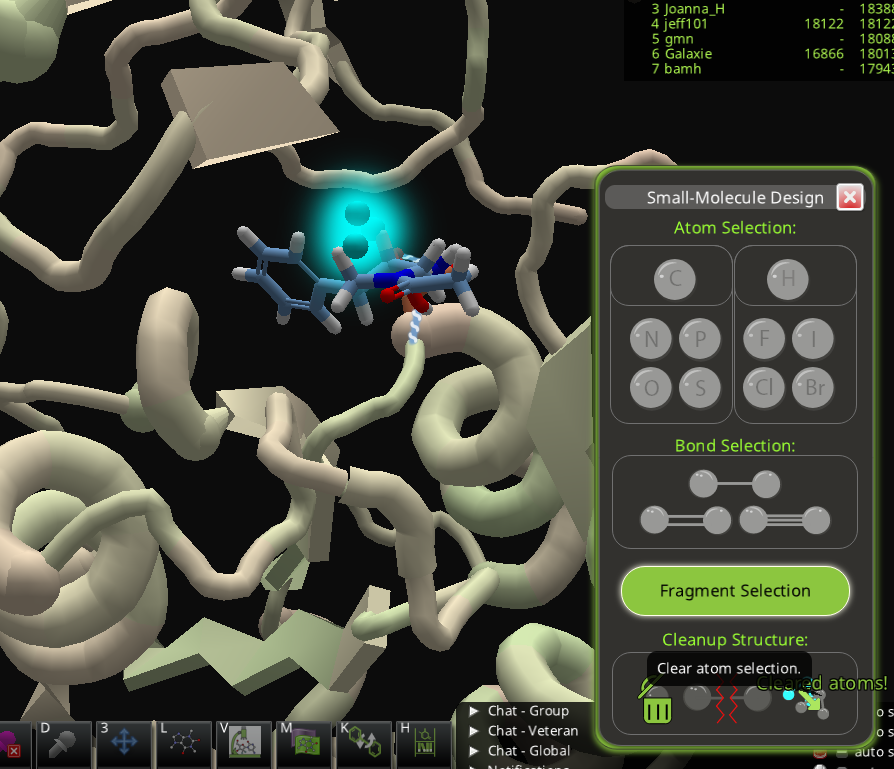Select the phosphorus (P) atom
894x769 pixels.
700,340
